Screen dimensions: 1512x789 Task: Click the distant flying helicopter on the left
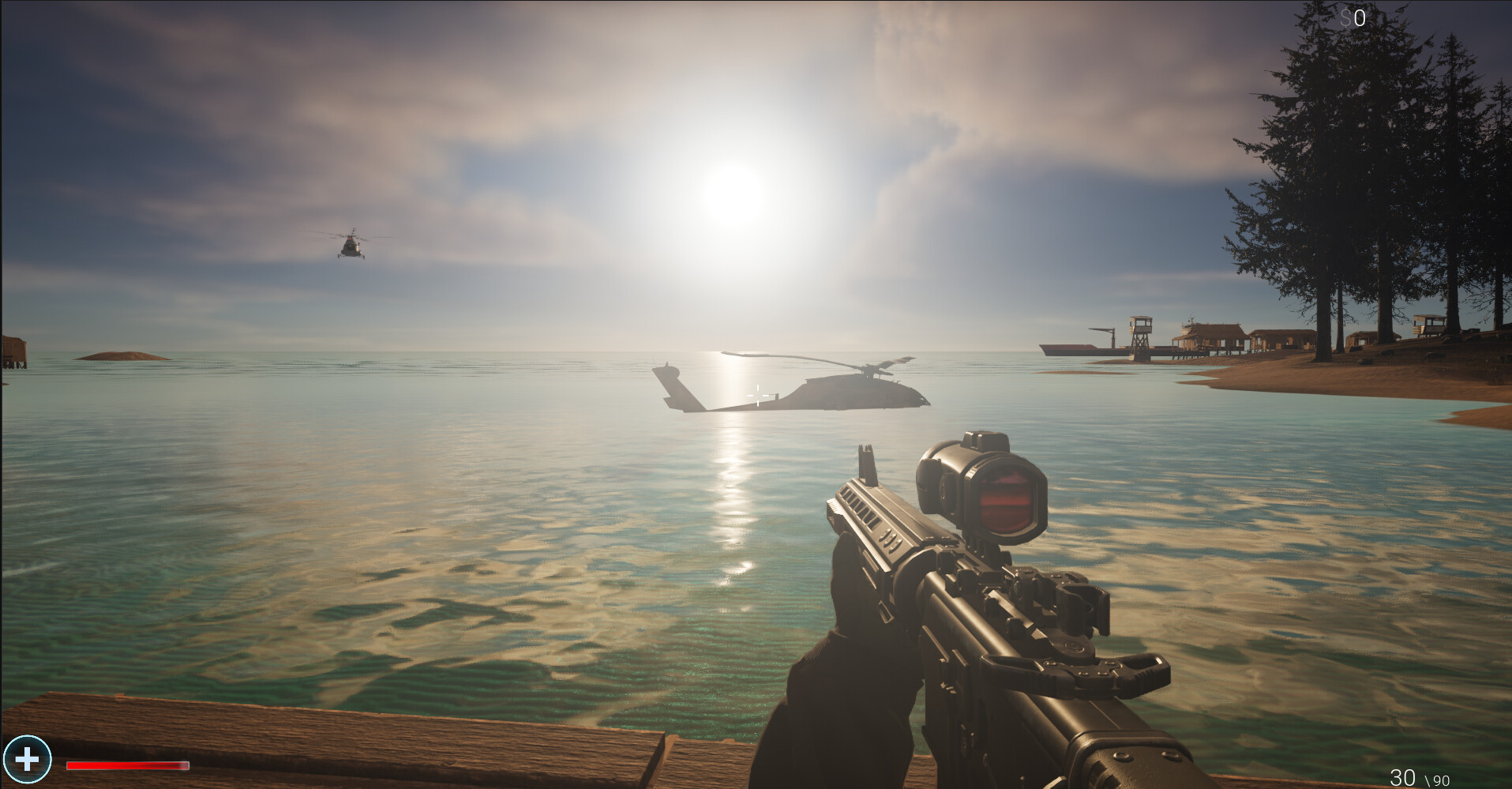(x=351, y=245)
